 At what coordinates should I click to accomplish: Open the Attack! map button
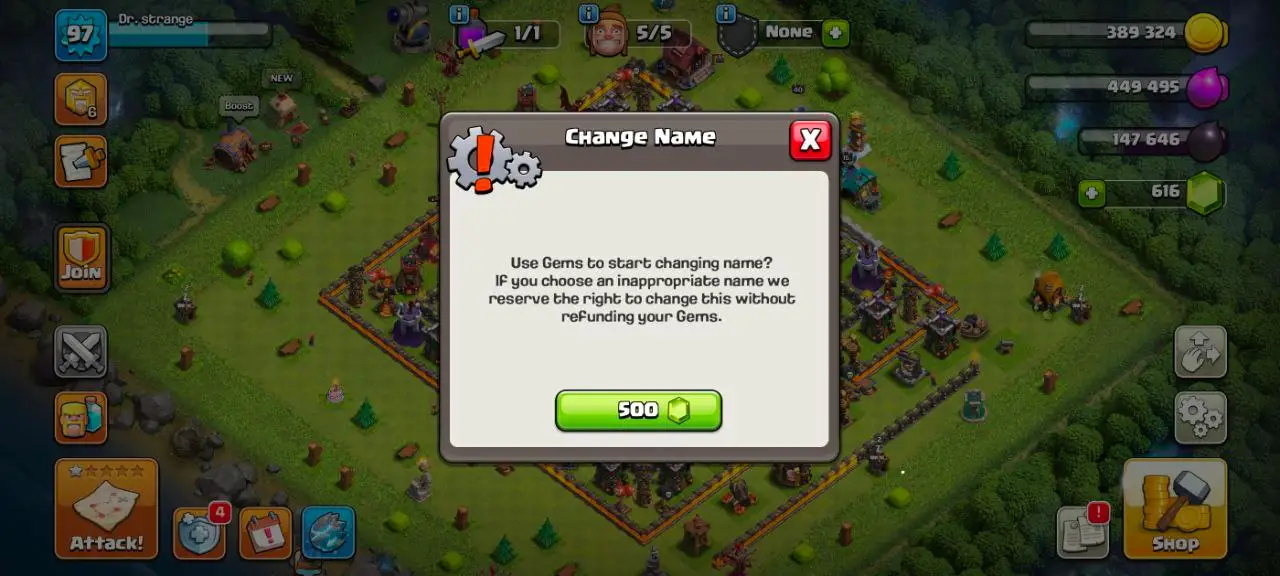click(106, 508)
